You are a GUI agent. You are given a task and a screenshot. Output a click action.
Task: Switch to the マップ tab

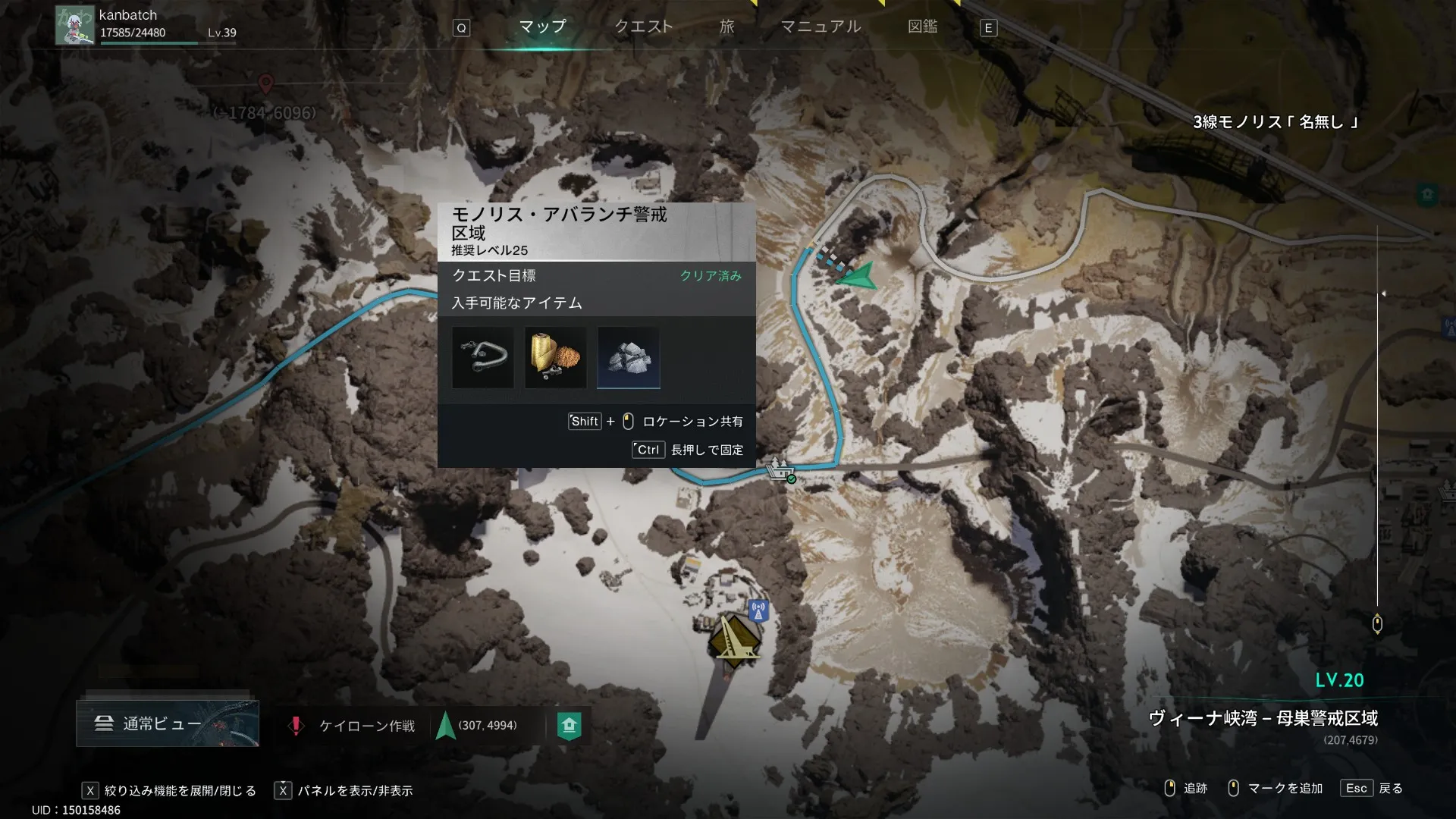click(x=542, y=27)
